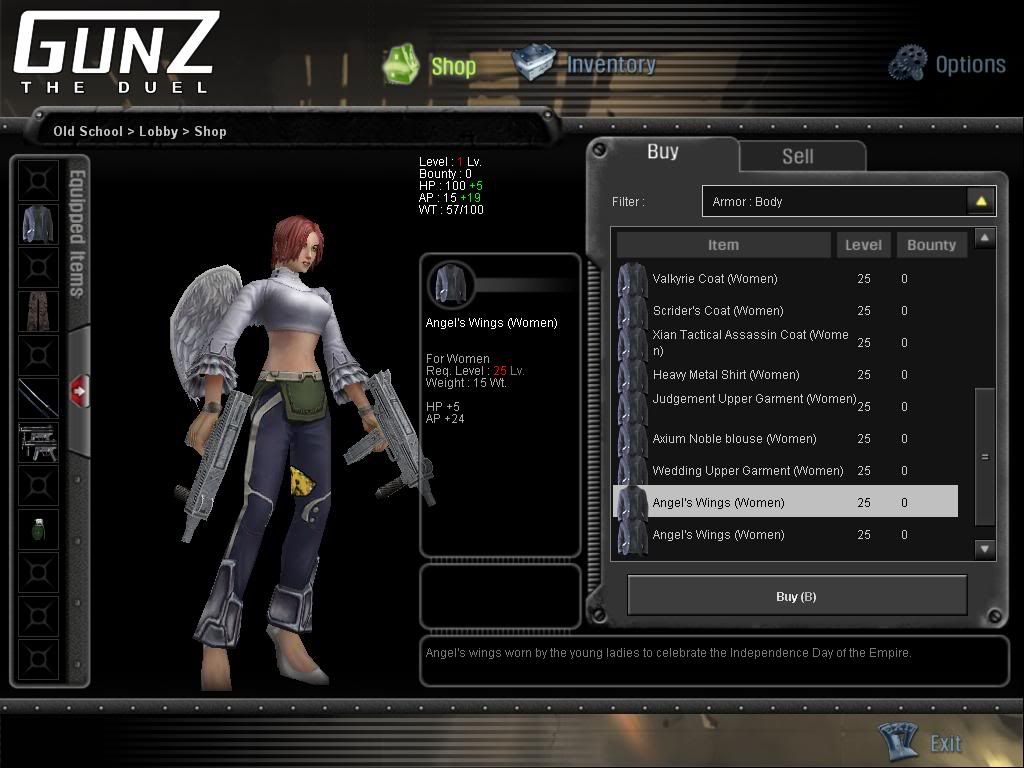Select Valkyrie Coat (Women) in the list
This screenshot has height=768, width=1024.
(714, 279)
